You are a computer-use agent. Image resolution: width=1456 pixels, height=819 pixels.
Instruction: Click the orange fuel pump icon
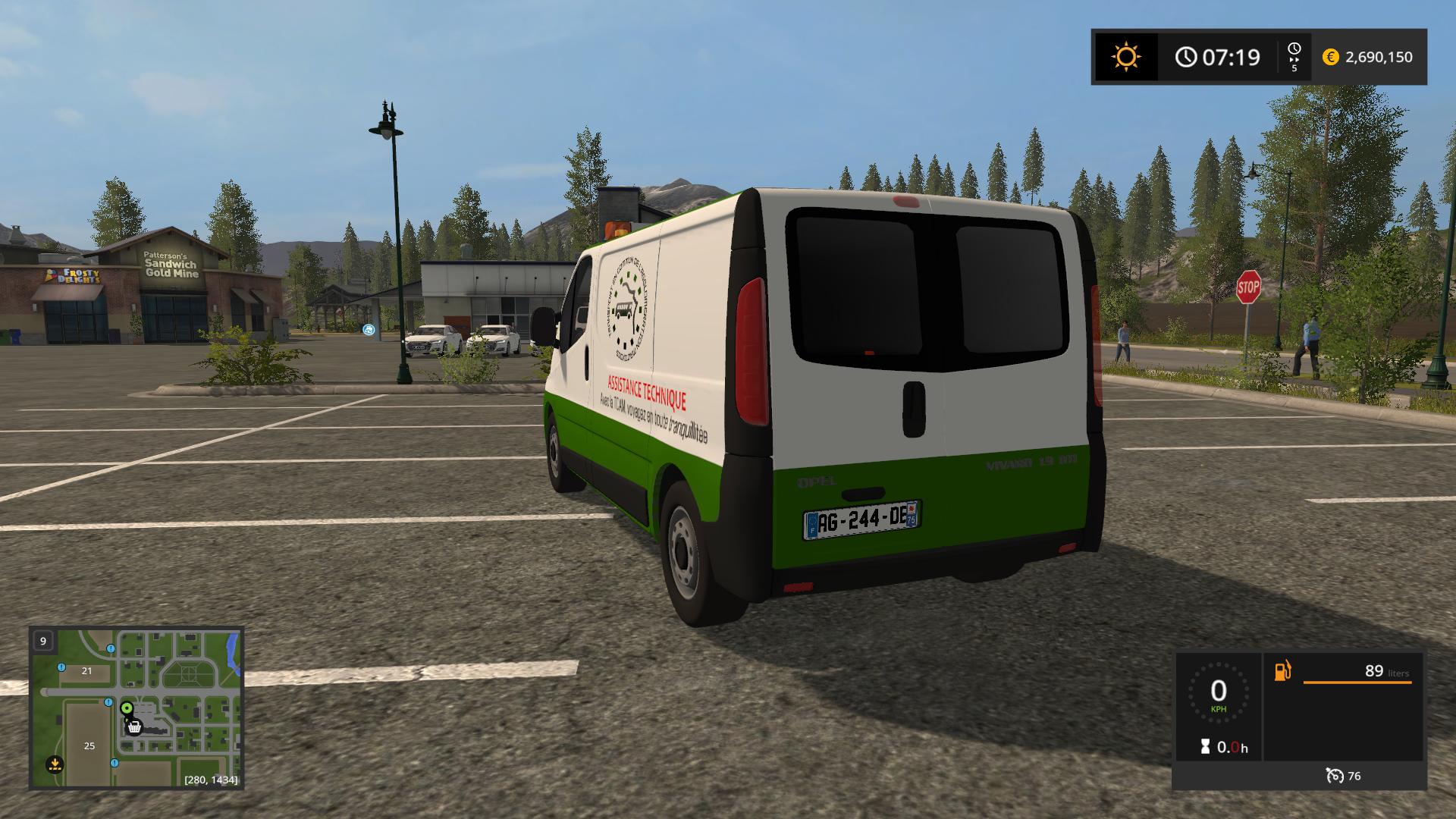[x=1282, y=671]
